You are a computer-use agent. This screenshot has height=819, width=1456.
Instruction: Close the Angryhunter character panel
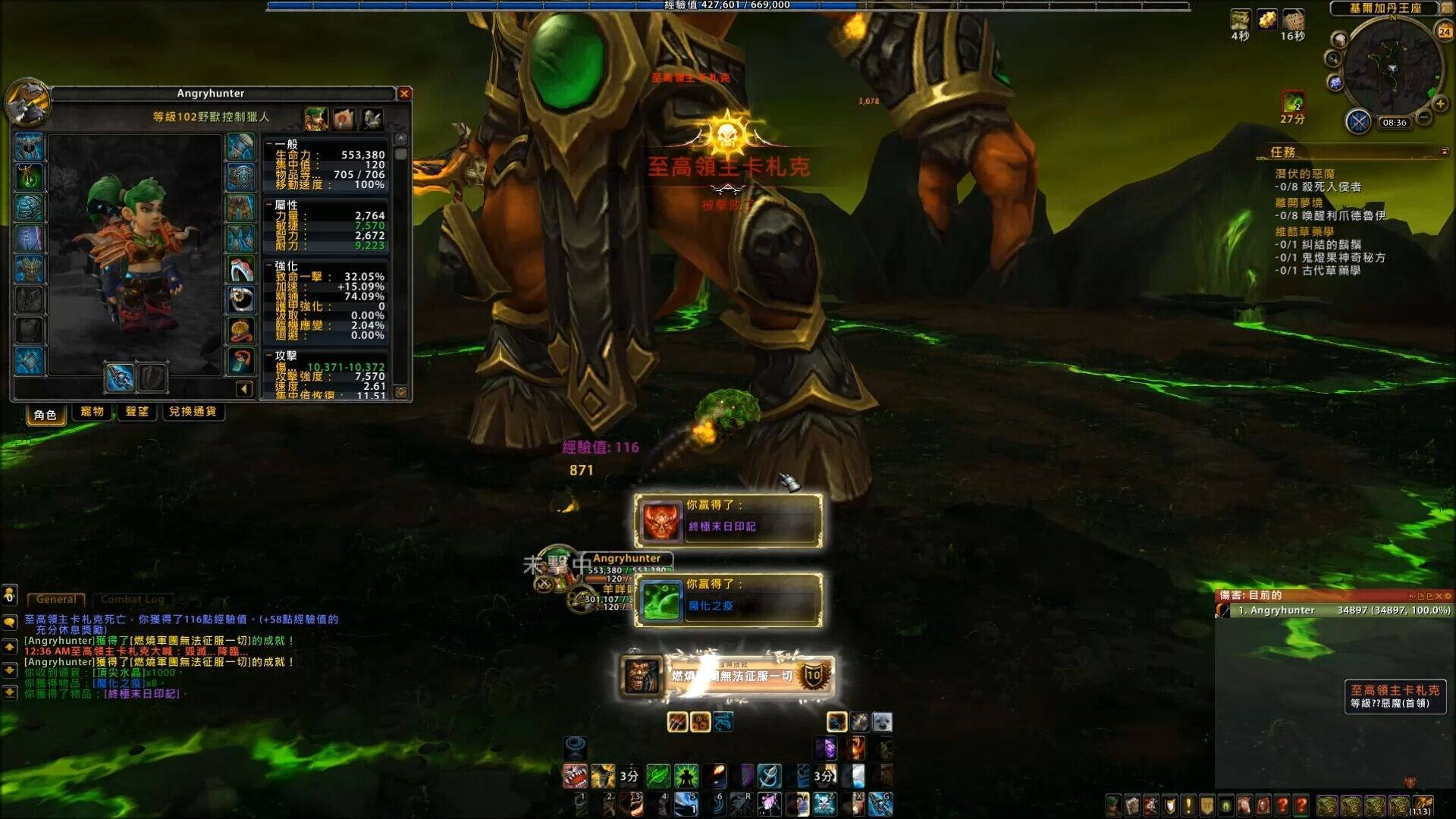pos(404,93)
